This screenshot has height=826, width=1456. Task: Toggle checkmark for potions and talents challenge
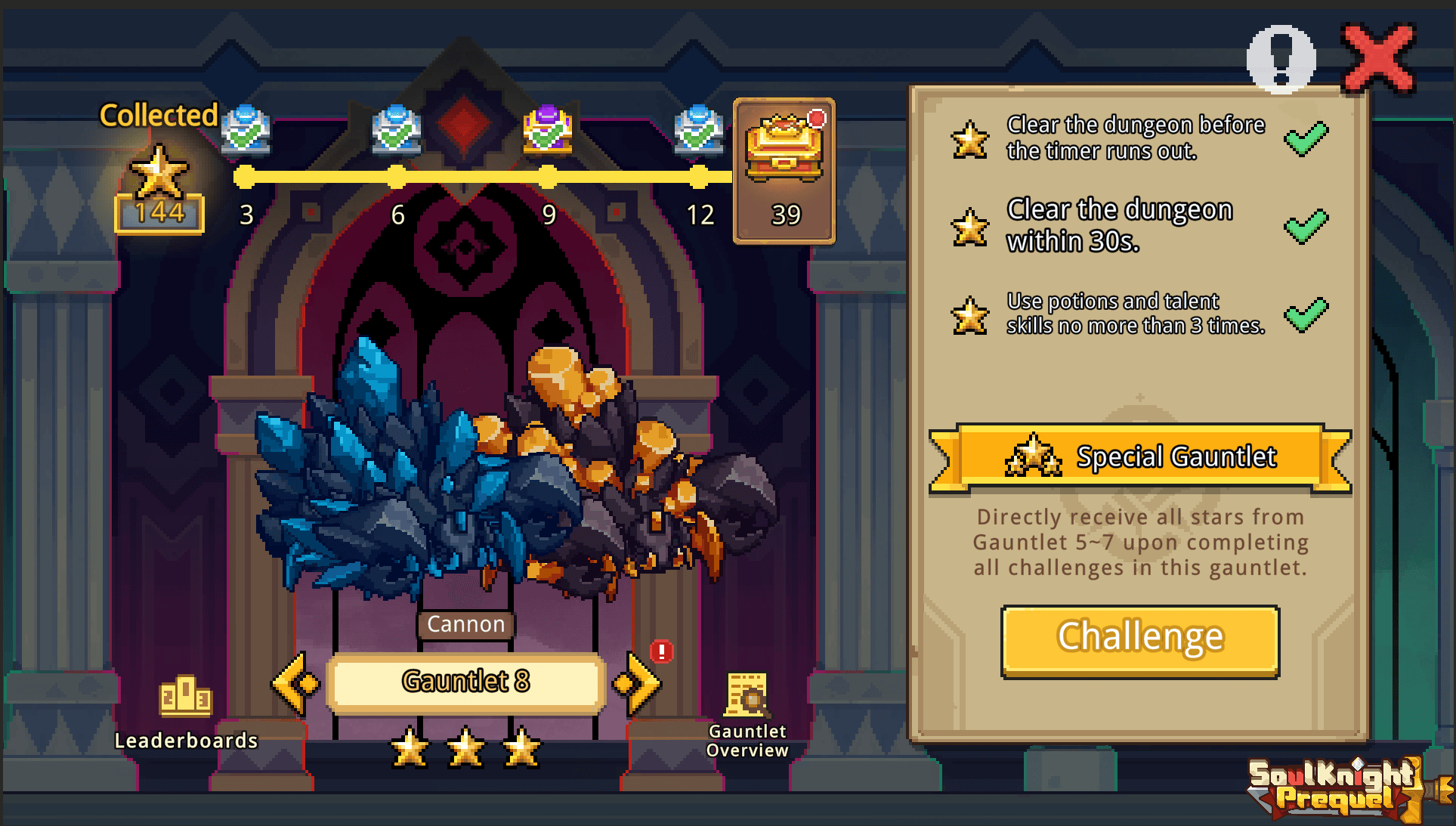(1306, 312)
